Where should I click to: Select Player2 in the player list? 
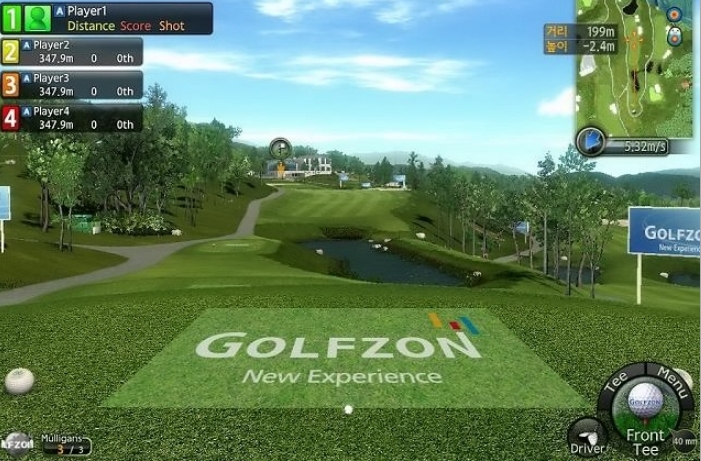pyautogui.click(x=72, y=52)
